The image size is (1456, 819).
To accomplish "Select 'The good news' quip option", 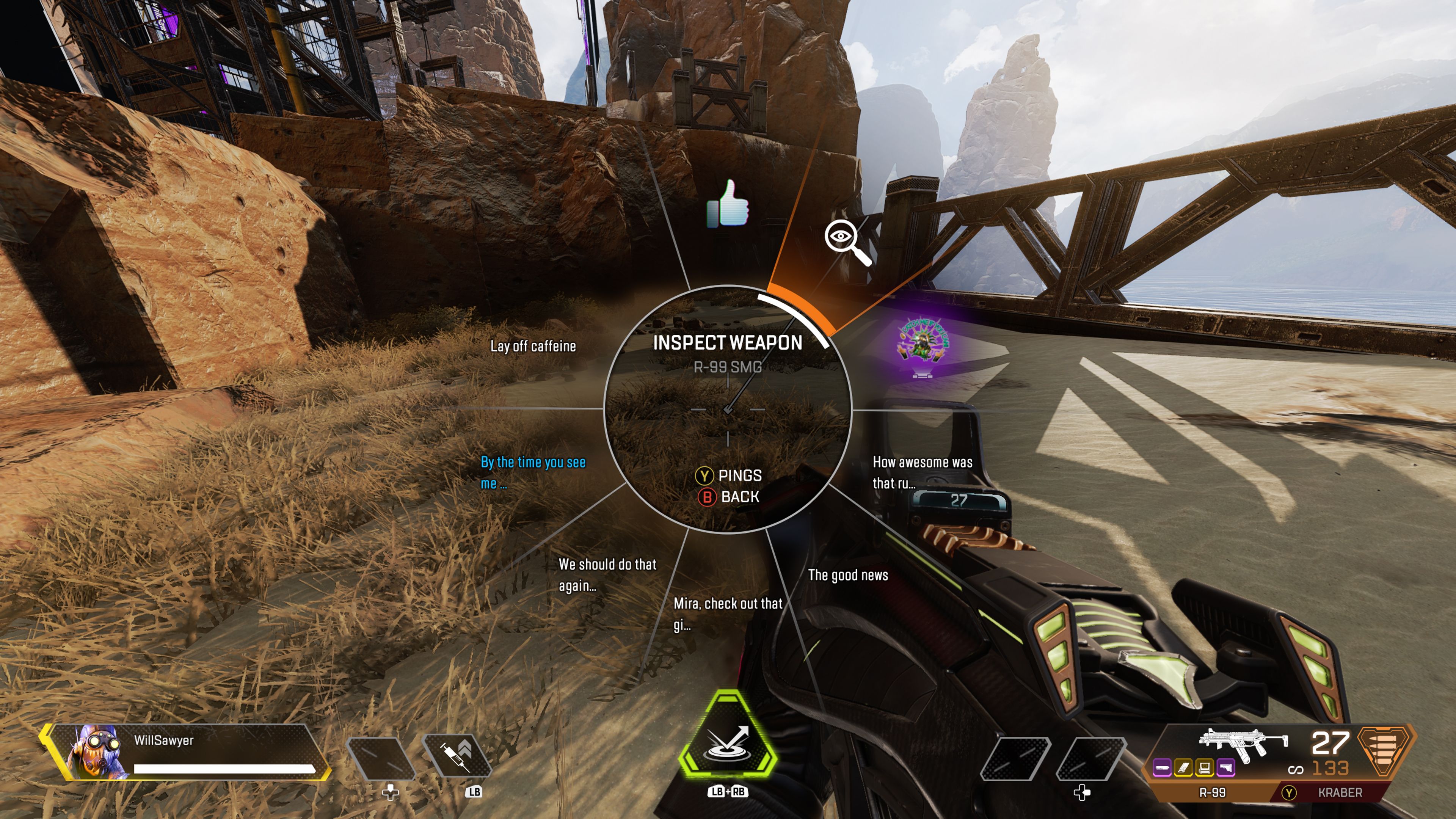I will coord(848,575).
